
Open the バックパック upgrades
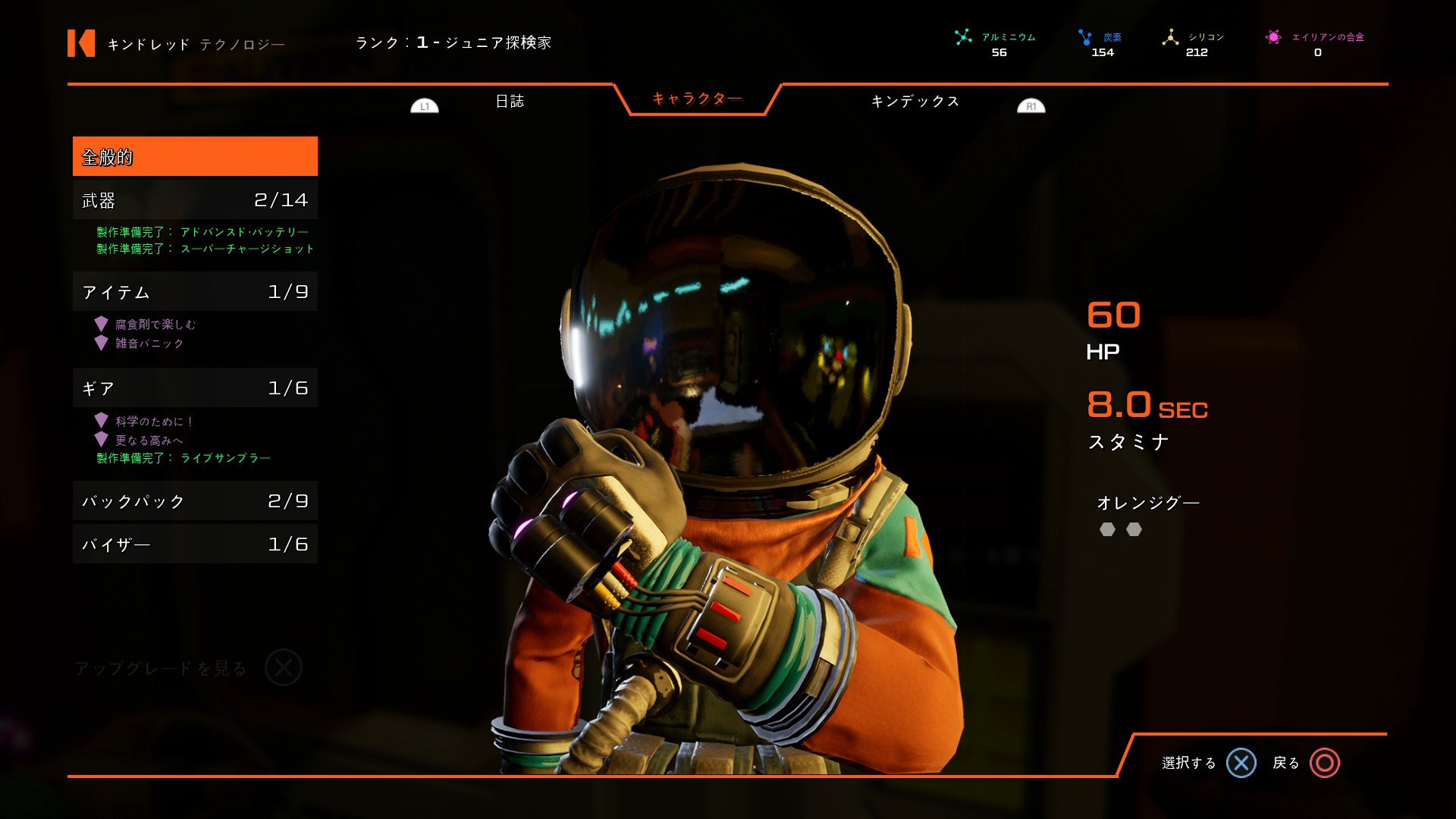tap(195, 501)
